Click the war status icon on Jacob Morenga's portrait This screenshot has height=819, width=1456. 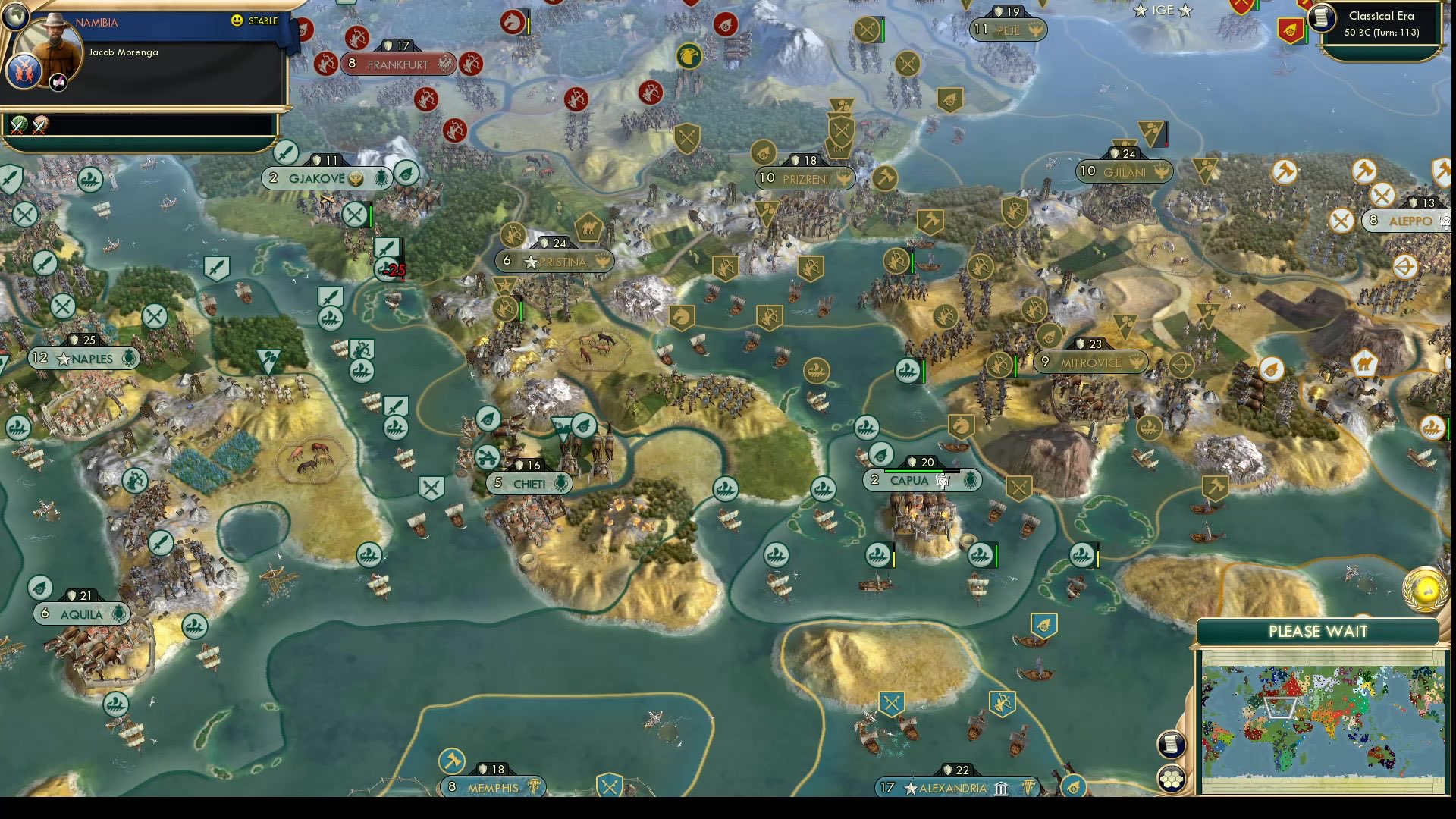(x=58, y=82)
